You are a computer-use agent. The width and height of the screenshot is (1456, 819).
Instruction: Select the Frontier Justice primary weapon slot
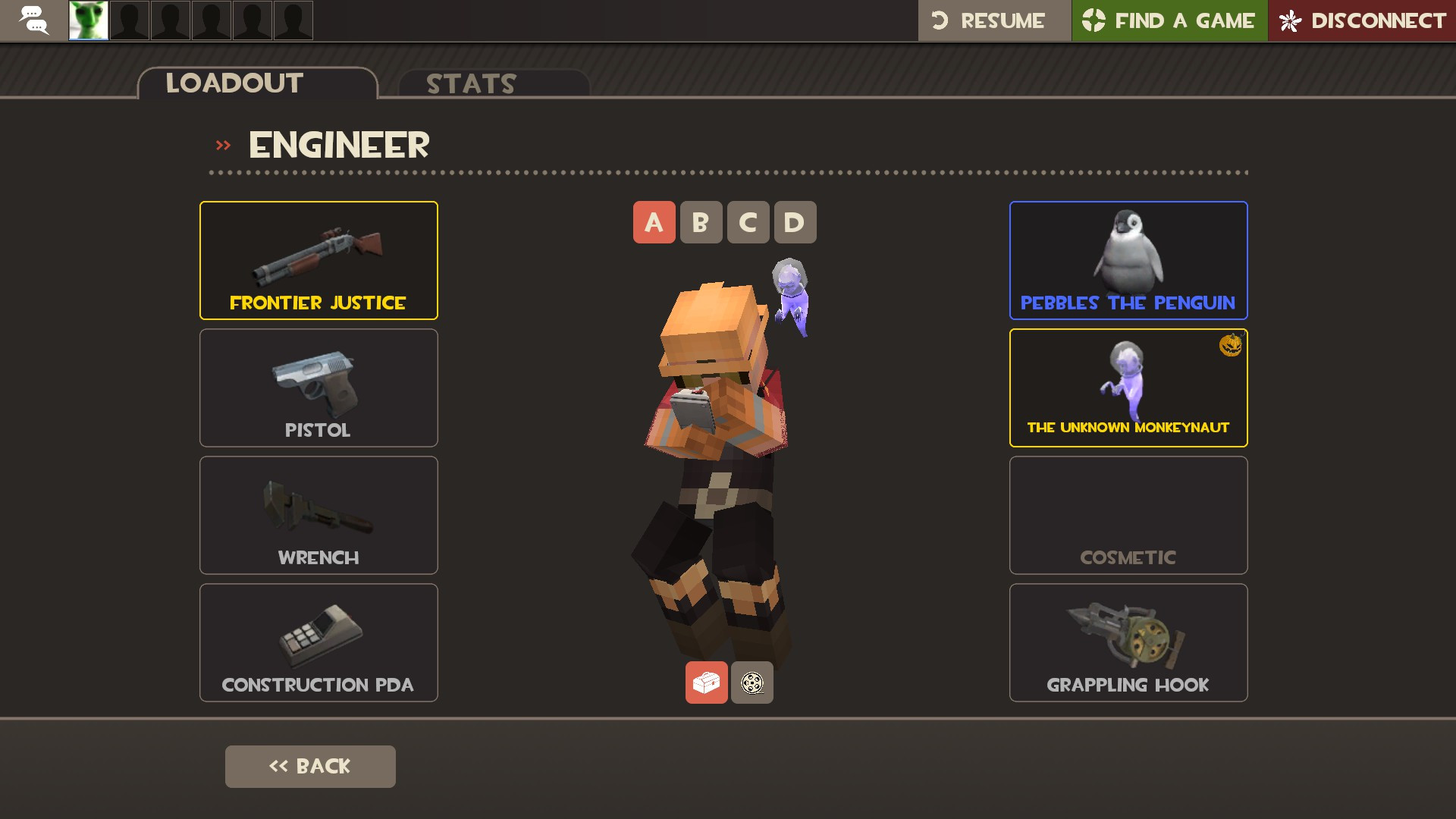click(318, 259)
